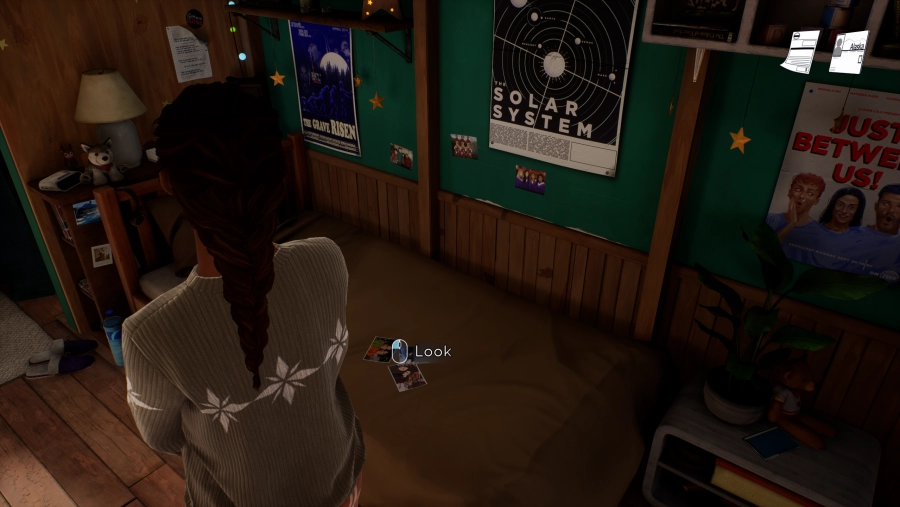This screenshot has height=507, width=900.
Task: Select the paper document inventory icon
Action: tap(800, 51)
